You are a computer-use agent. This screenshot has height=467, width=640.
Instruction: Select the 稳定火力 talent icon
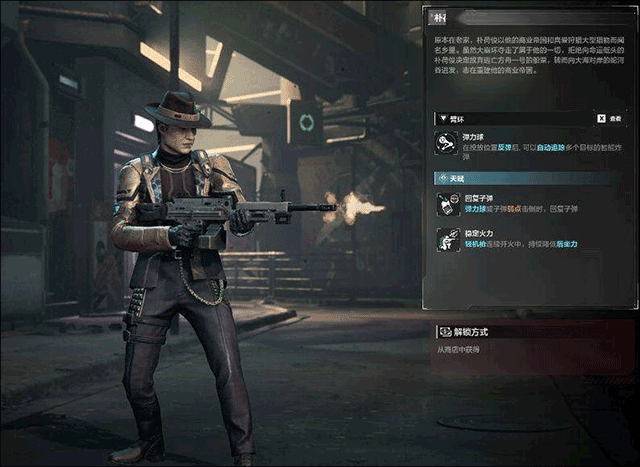[x=446, y=239]
